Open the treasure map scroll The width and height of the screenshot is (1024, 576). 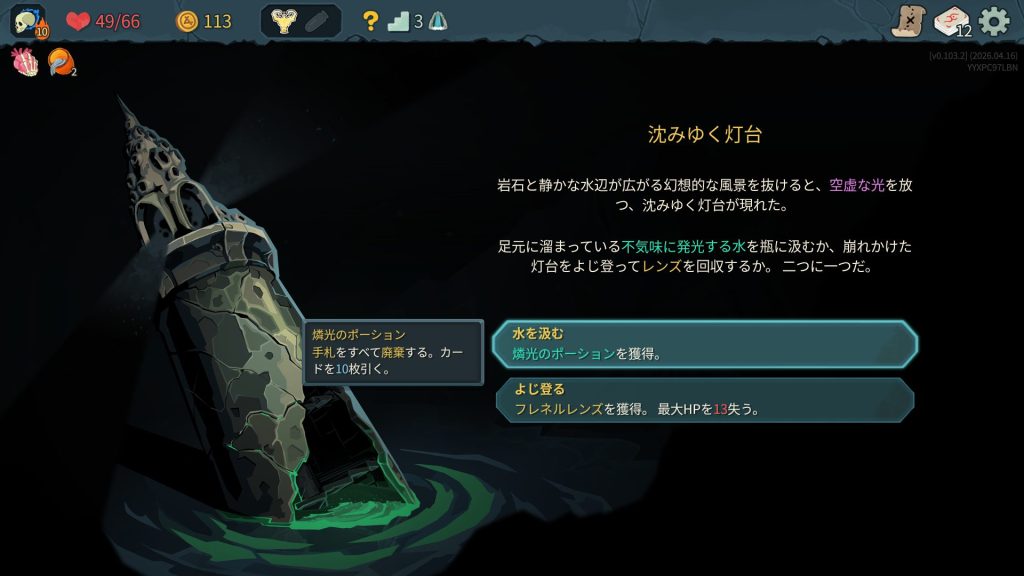click(908, 21)
